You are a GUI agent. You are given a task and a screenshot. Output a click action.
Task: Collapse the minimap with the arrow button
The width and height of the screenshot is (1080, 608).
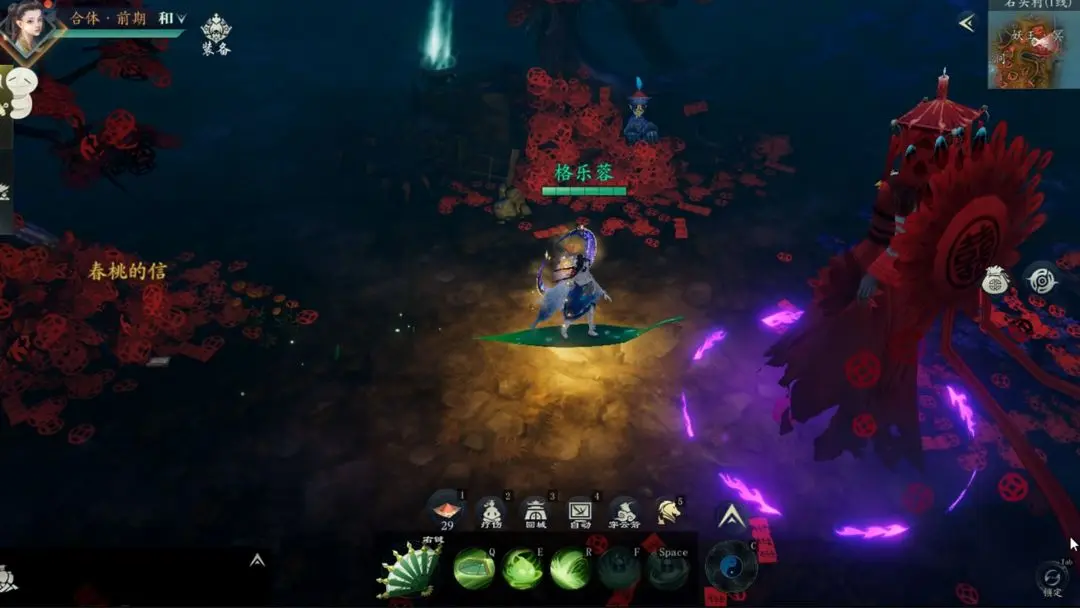(x=966, y=23)
